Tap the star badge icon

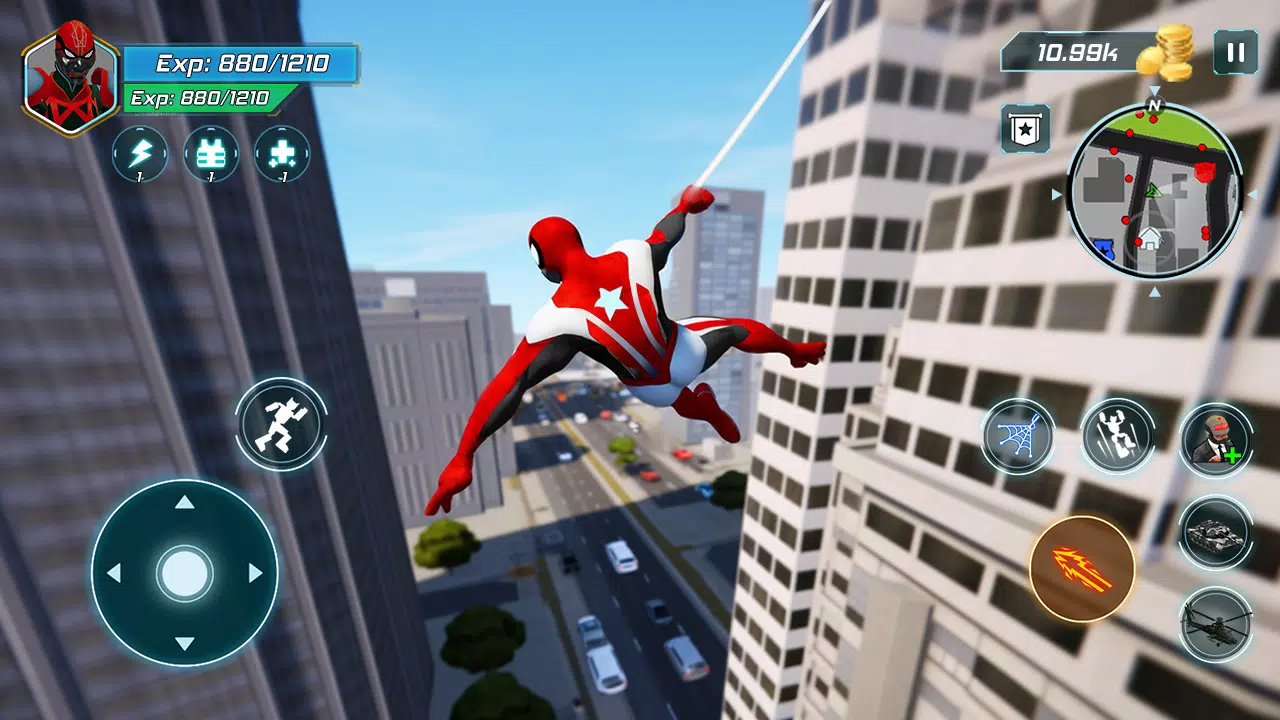coord(1025,129)
